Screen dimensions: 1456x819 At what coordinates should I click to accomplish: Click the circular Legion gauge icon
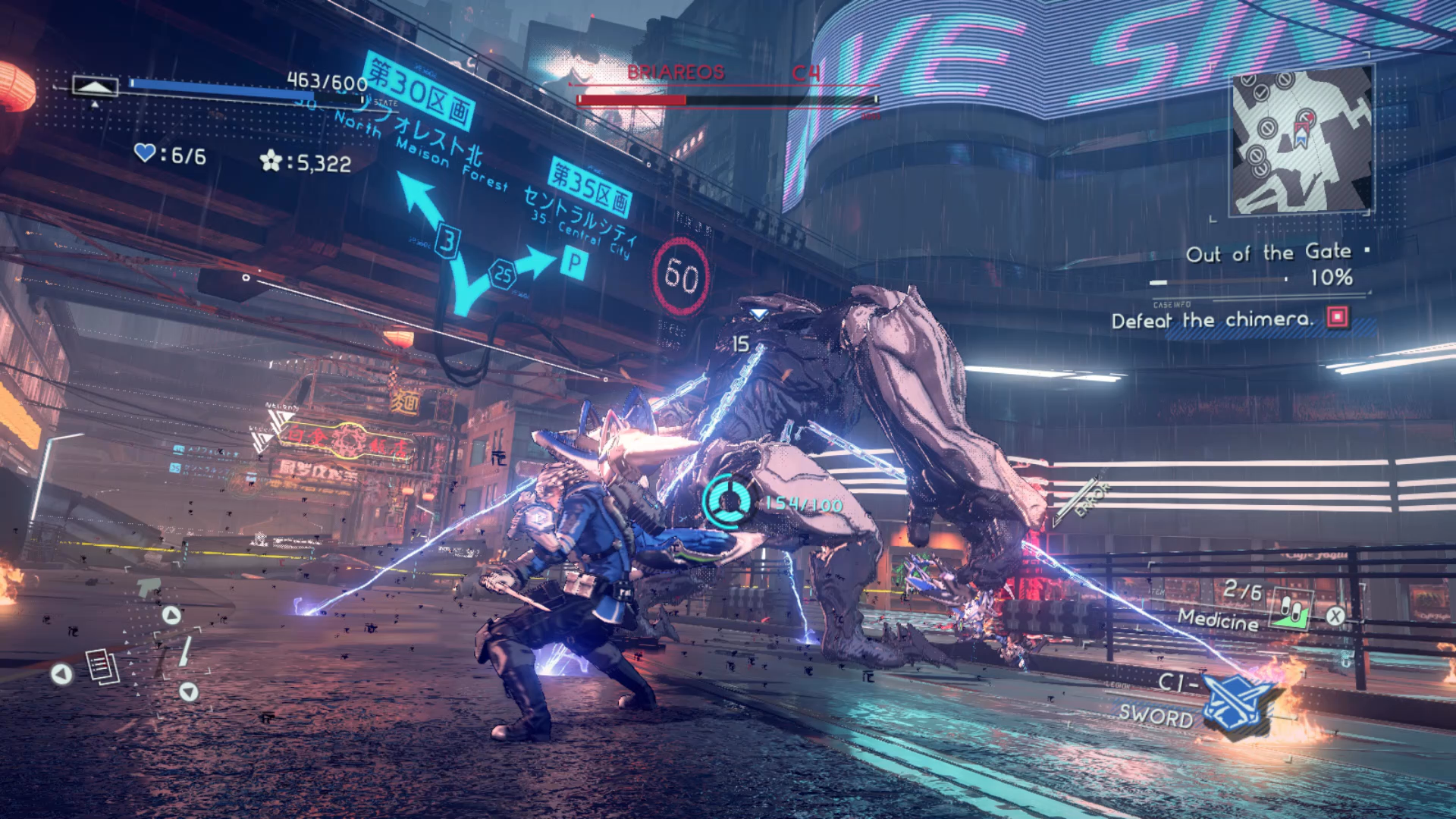pyautogui.click(x=728, y=501)
